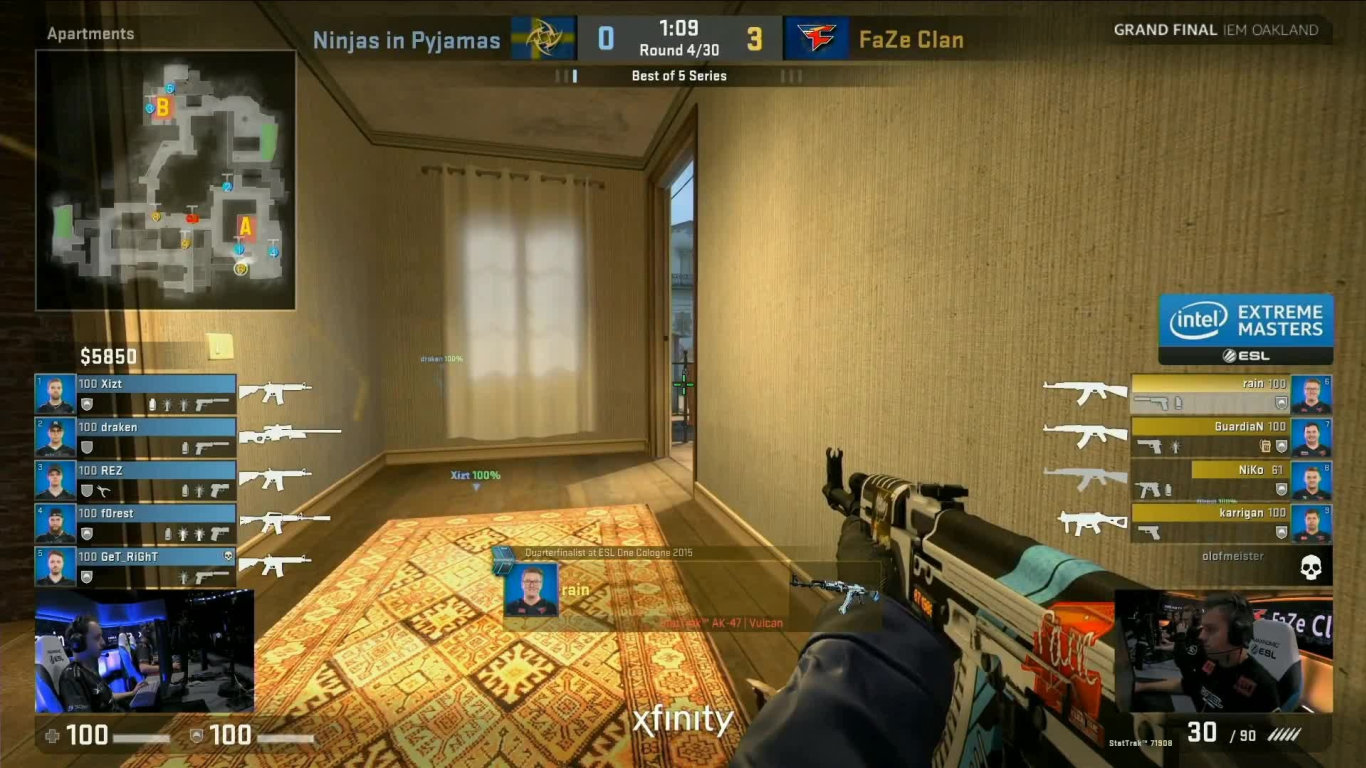Click Xizt's armor helmet icon
The width and height of the screenshot is (1366, 768).
(x=88, y=404)
